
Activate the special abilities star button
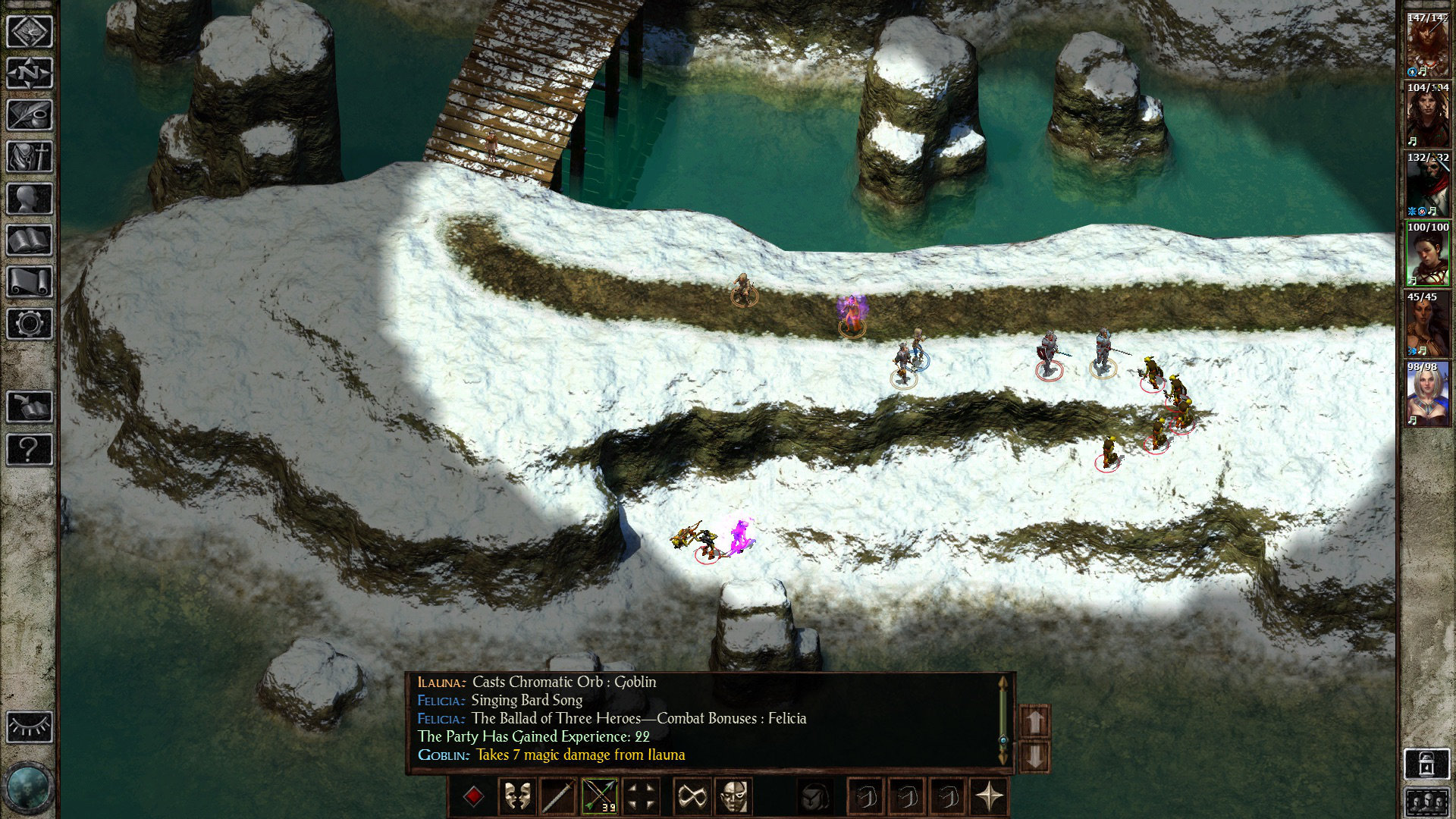(989, 797)
